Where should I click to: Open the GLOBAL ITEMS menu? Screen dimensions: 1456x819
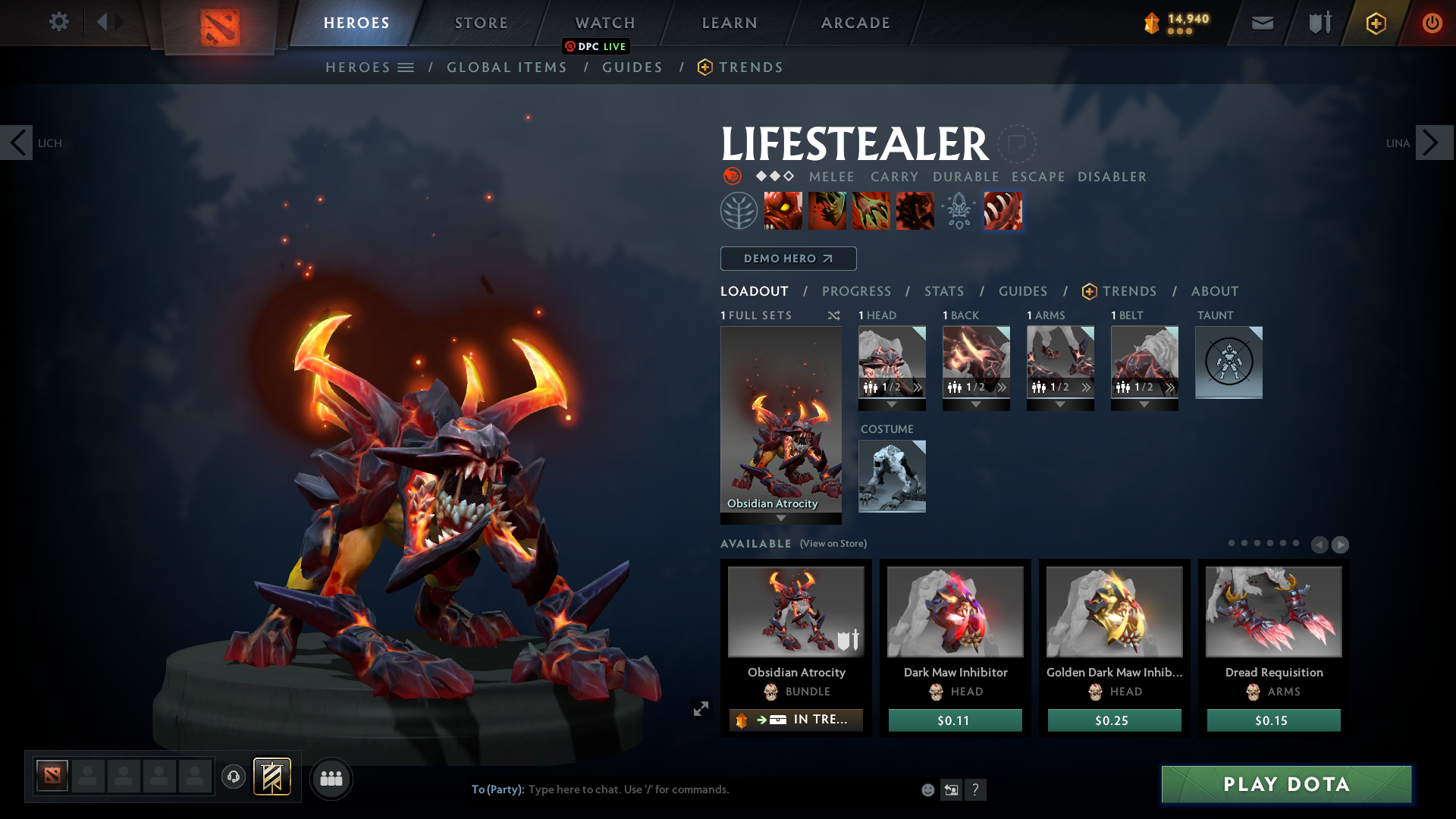click(507, 67)
